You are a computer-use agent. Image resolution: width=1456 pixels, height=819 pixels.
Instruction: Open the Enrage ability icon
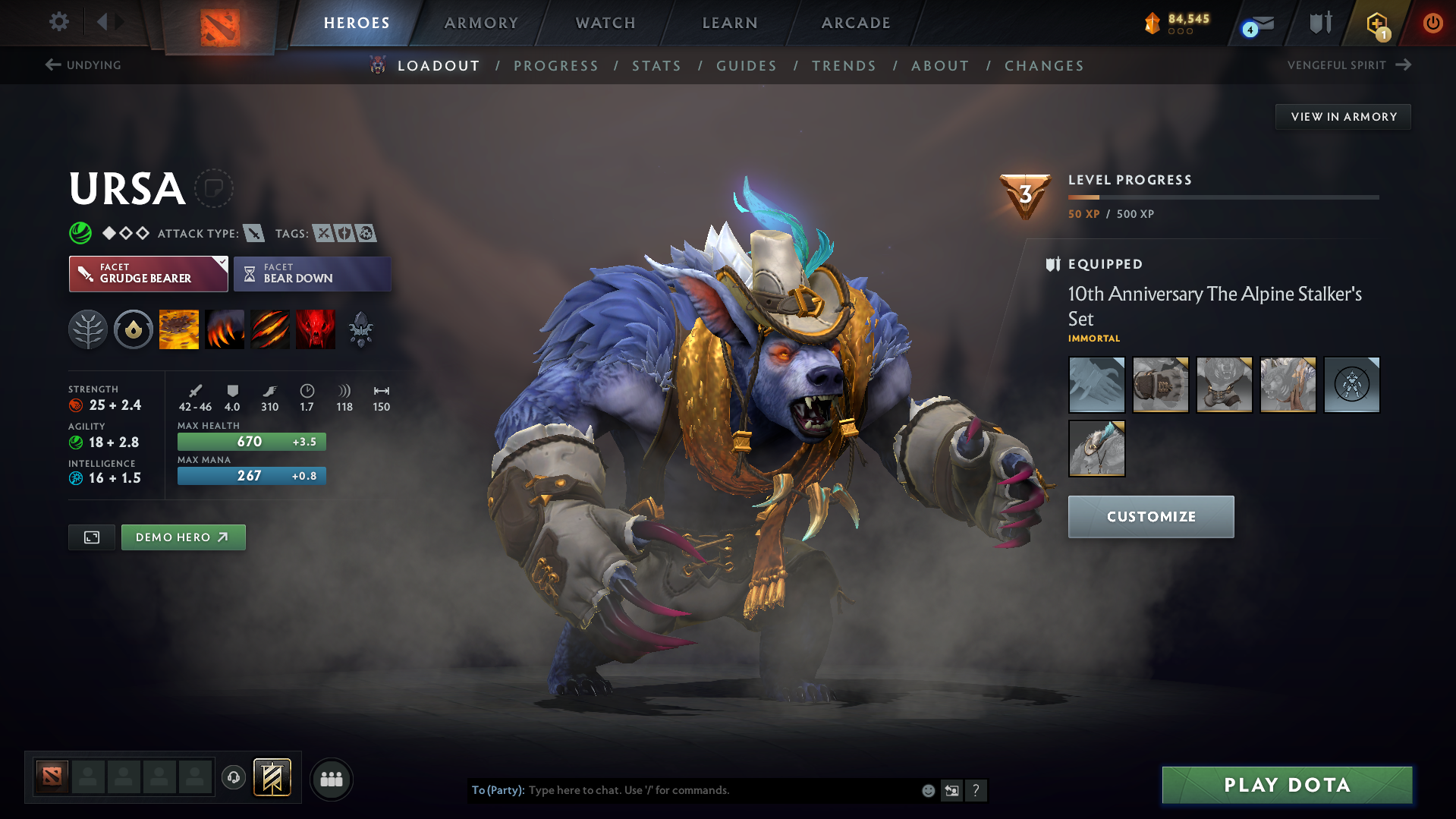tap(316, 329)
